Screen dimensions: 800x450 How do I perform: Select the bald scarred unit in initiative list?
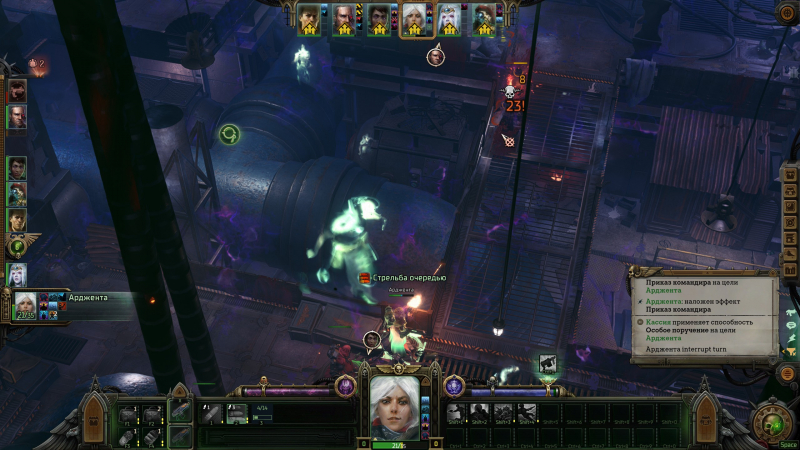(17, 117)
